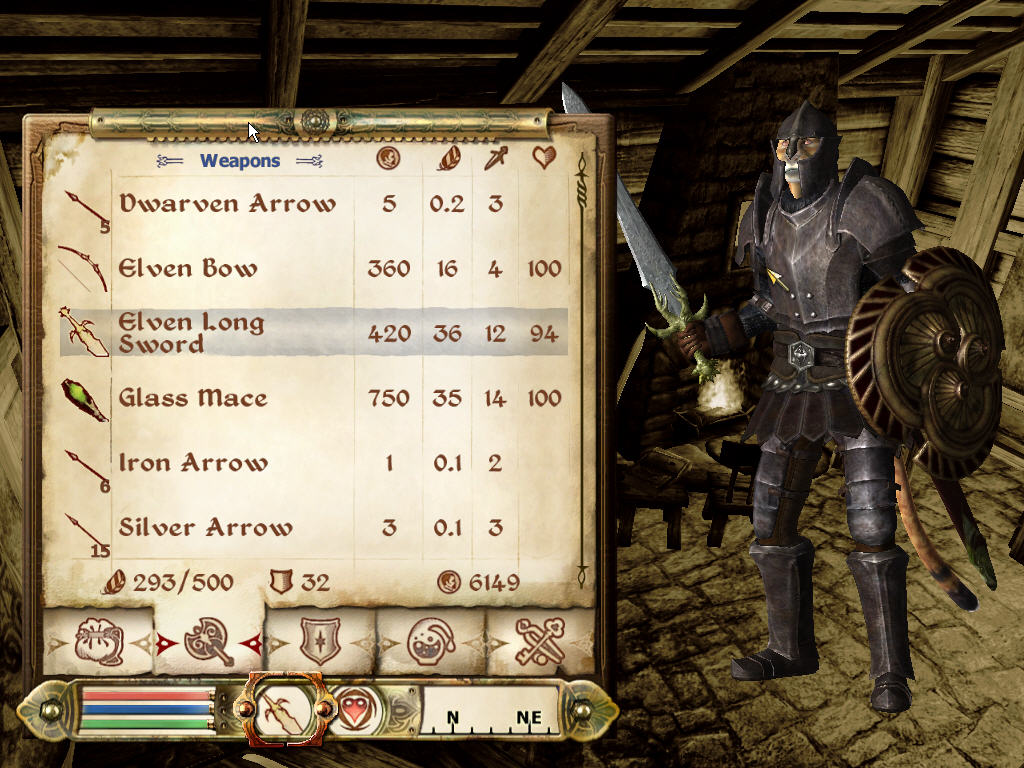Switch to the armor shield tab
This screenshot has height=768, width=1024.
[x=320, y=642]
